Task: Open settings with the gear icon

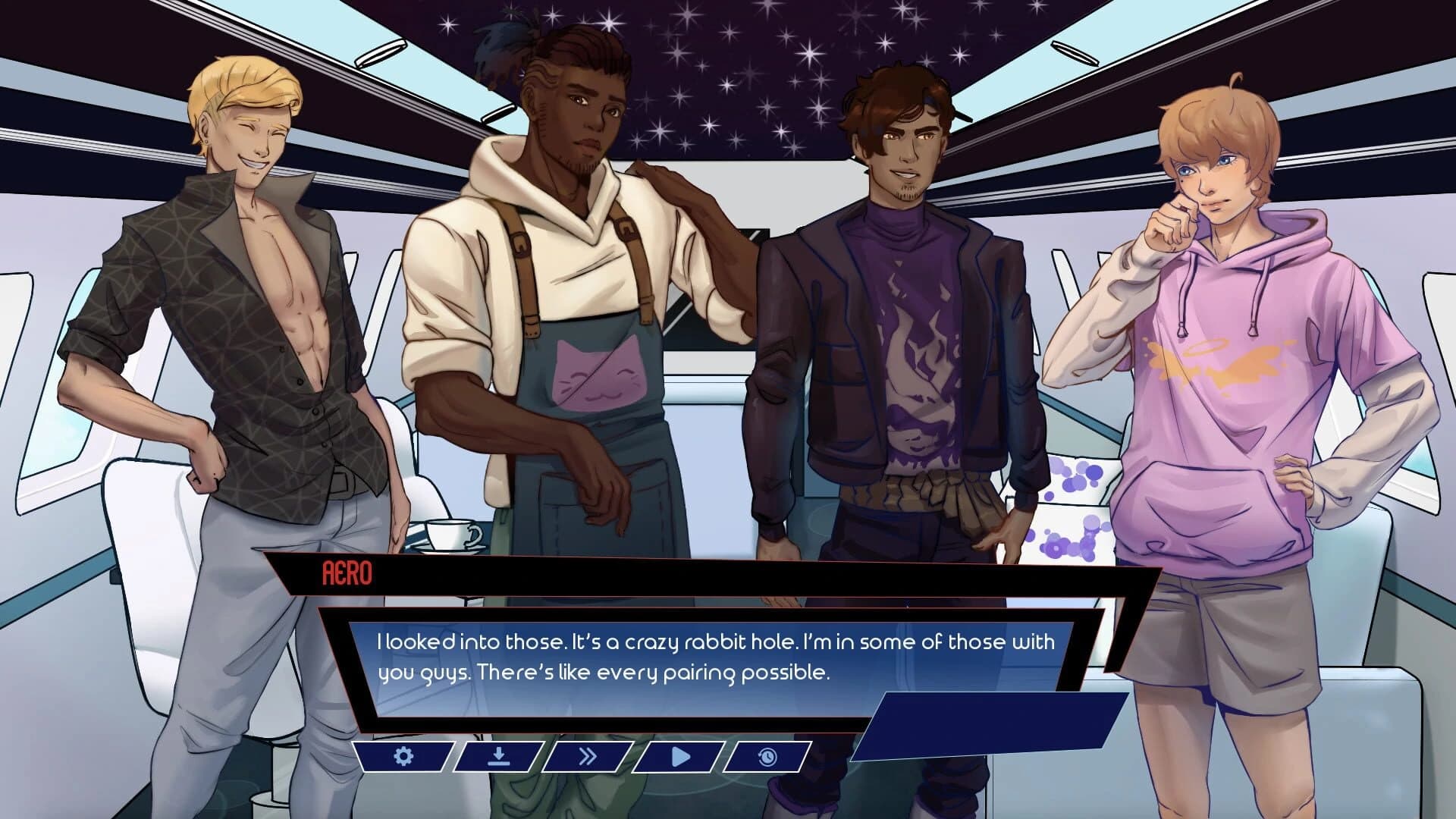Action: [403, 757]
